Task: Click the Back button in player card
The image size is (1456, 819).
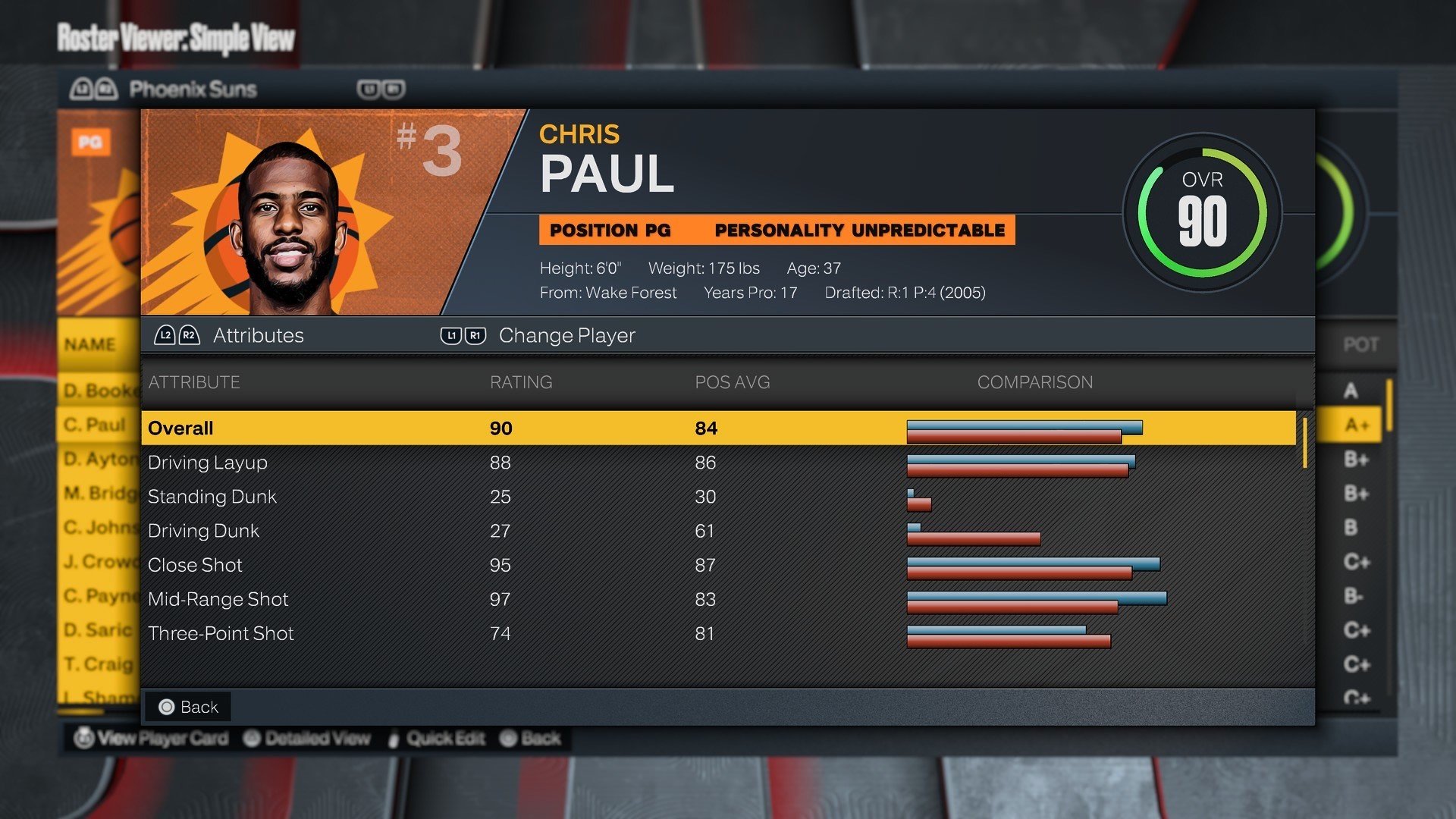Action: pyautogui.click(x=189, y=707)
